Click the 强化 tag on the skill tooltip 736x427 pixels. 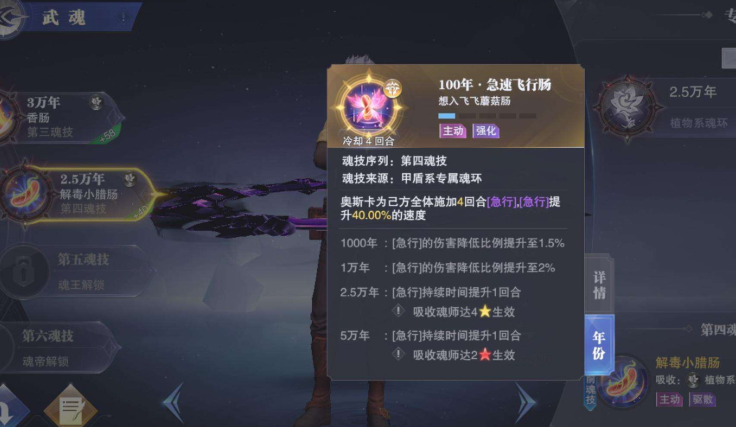pyautogui.click(x=487, y=131)
